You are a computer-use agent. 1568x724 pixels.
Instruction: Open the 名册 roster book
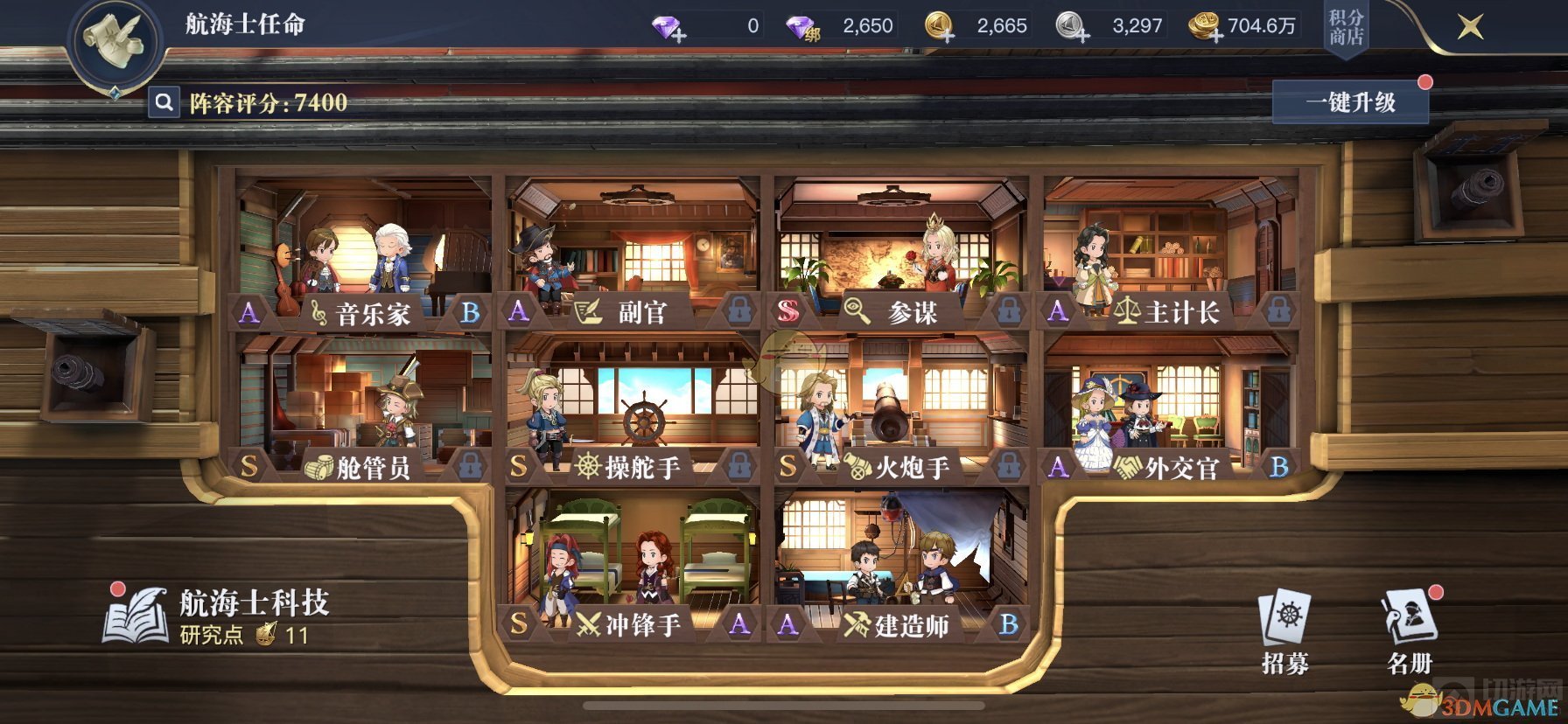click(x=1409, y=633)
